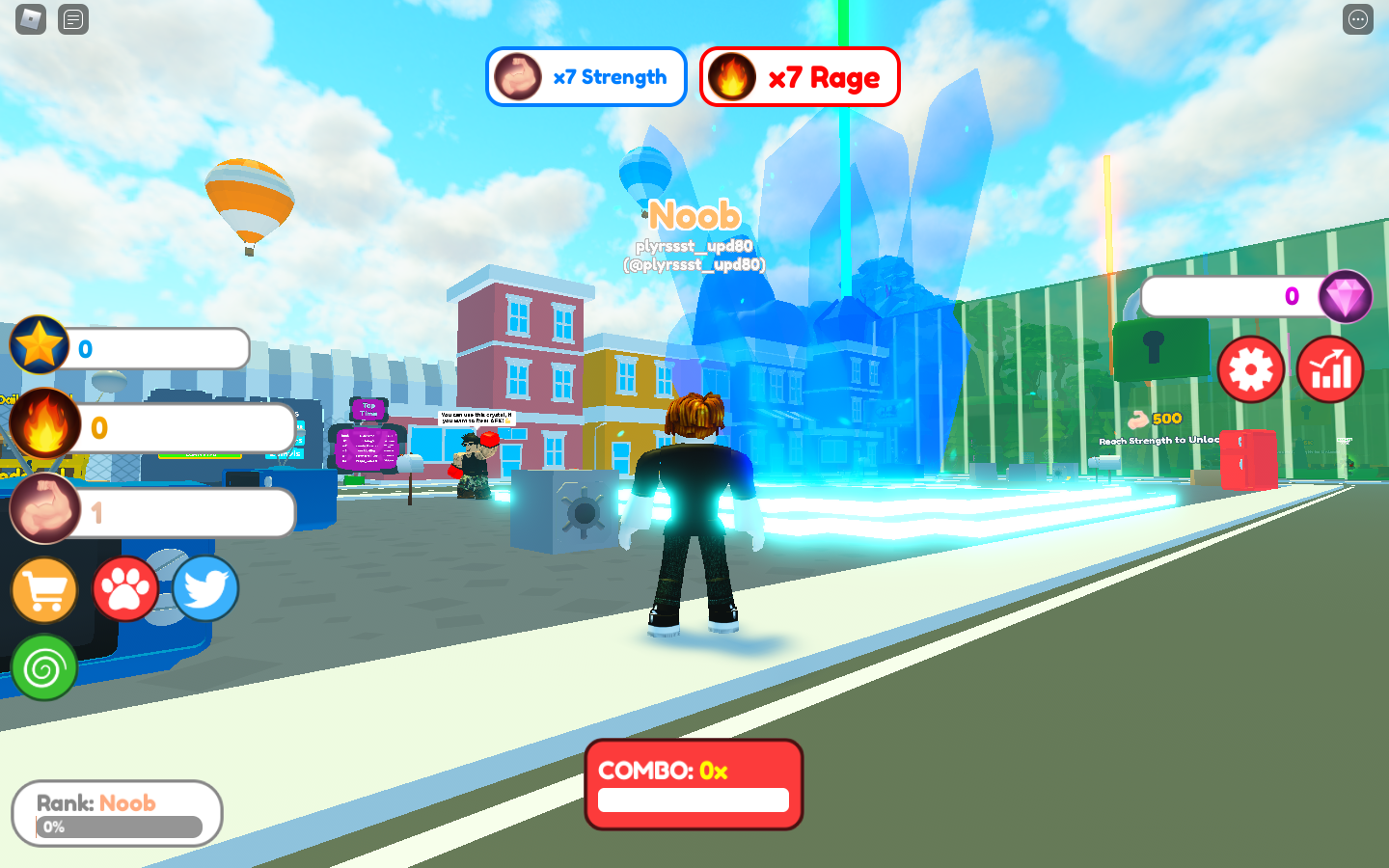
Task: Click the COMBO meter bar
Action: pyautogui.click(x=694, y=800)
